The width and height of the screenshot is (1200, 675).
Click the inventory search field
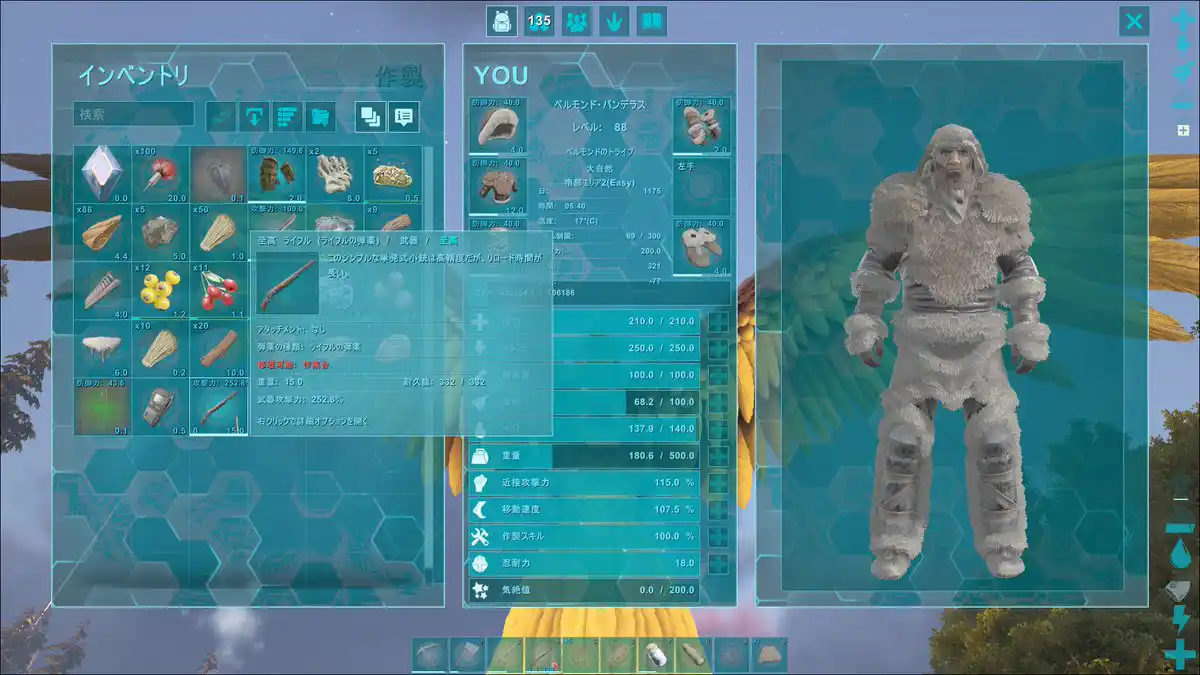[x=134, y=114]
